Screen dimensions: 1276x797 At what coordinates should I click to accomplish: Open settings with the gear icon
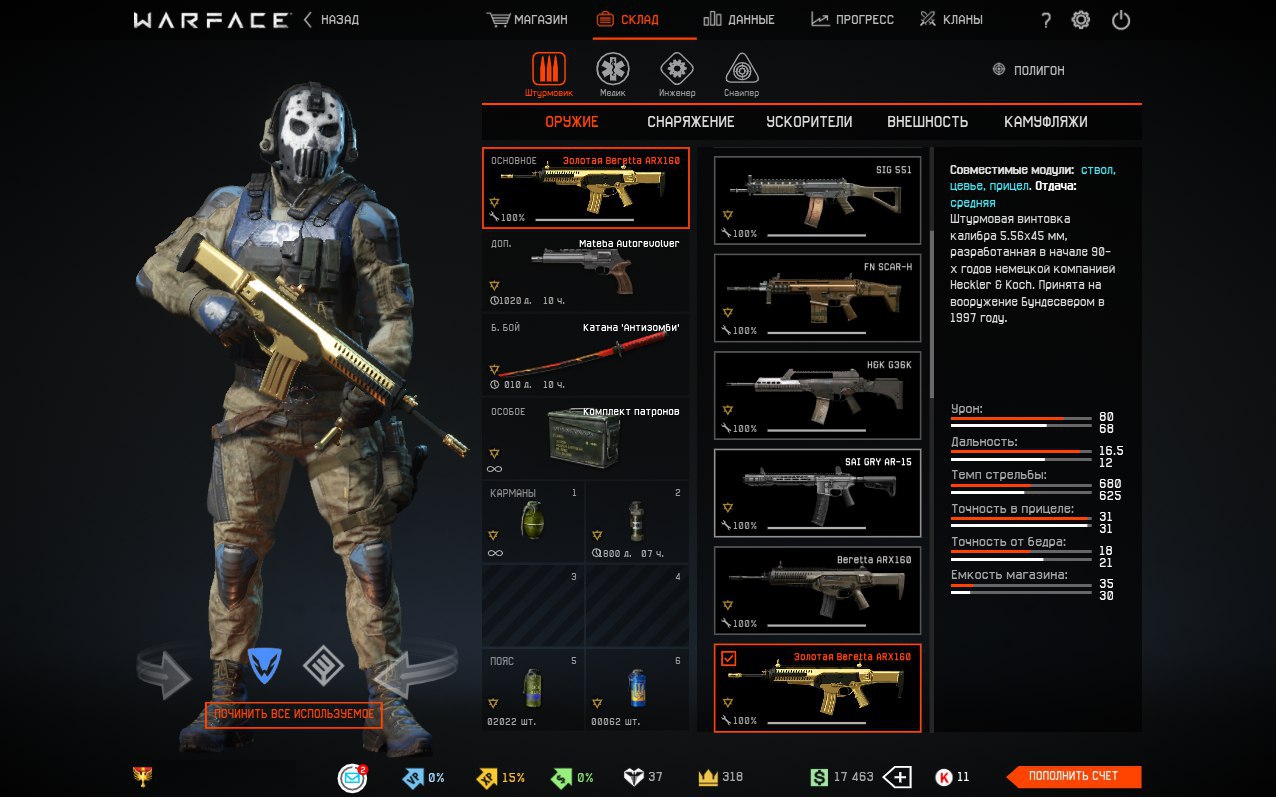(1081, 20)
